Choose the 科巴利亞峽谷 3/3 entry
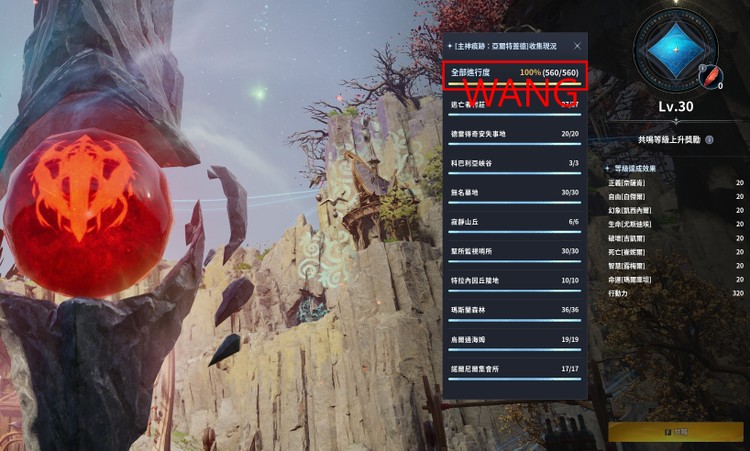 (514, 162)
